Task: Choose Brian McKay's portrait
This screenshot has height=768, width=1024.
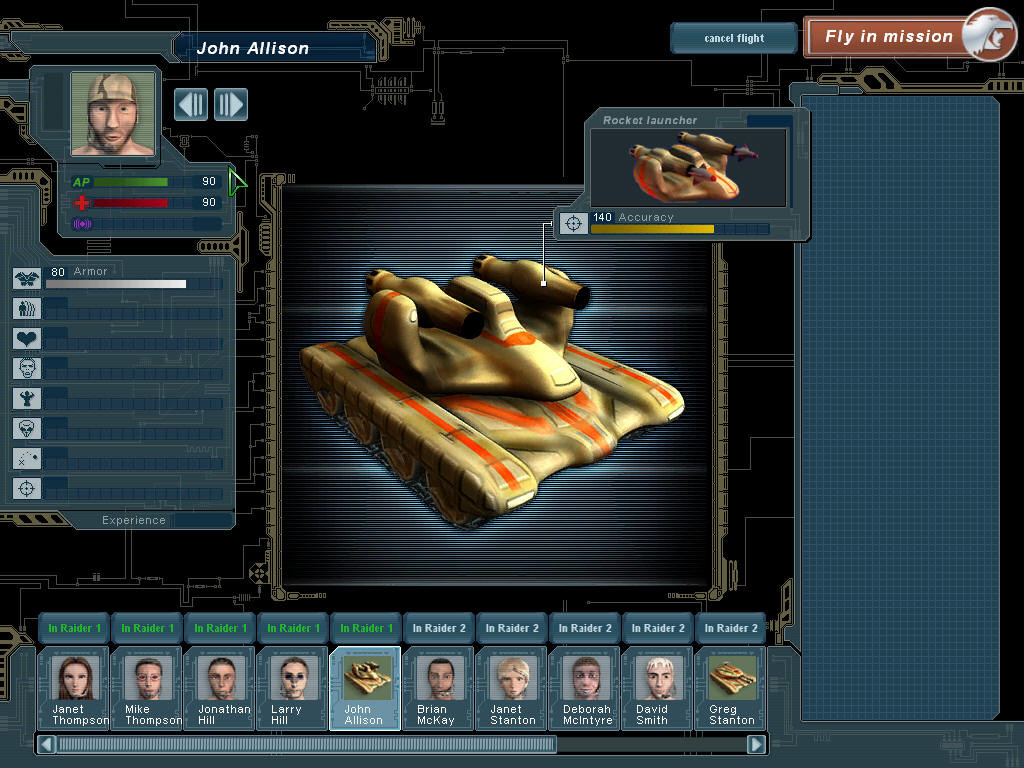Action: tap(438, 687)
